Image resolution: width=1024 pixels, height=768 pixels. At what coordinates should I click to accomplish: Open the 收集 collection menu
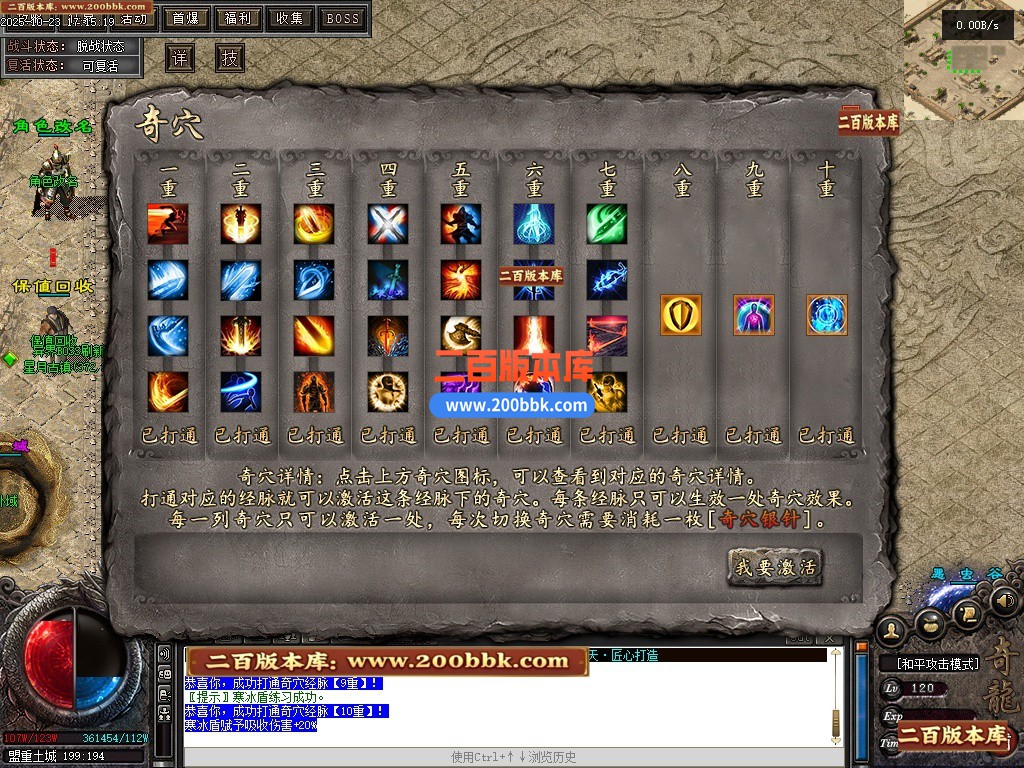(290, 18)
